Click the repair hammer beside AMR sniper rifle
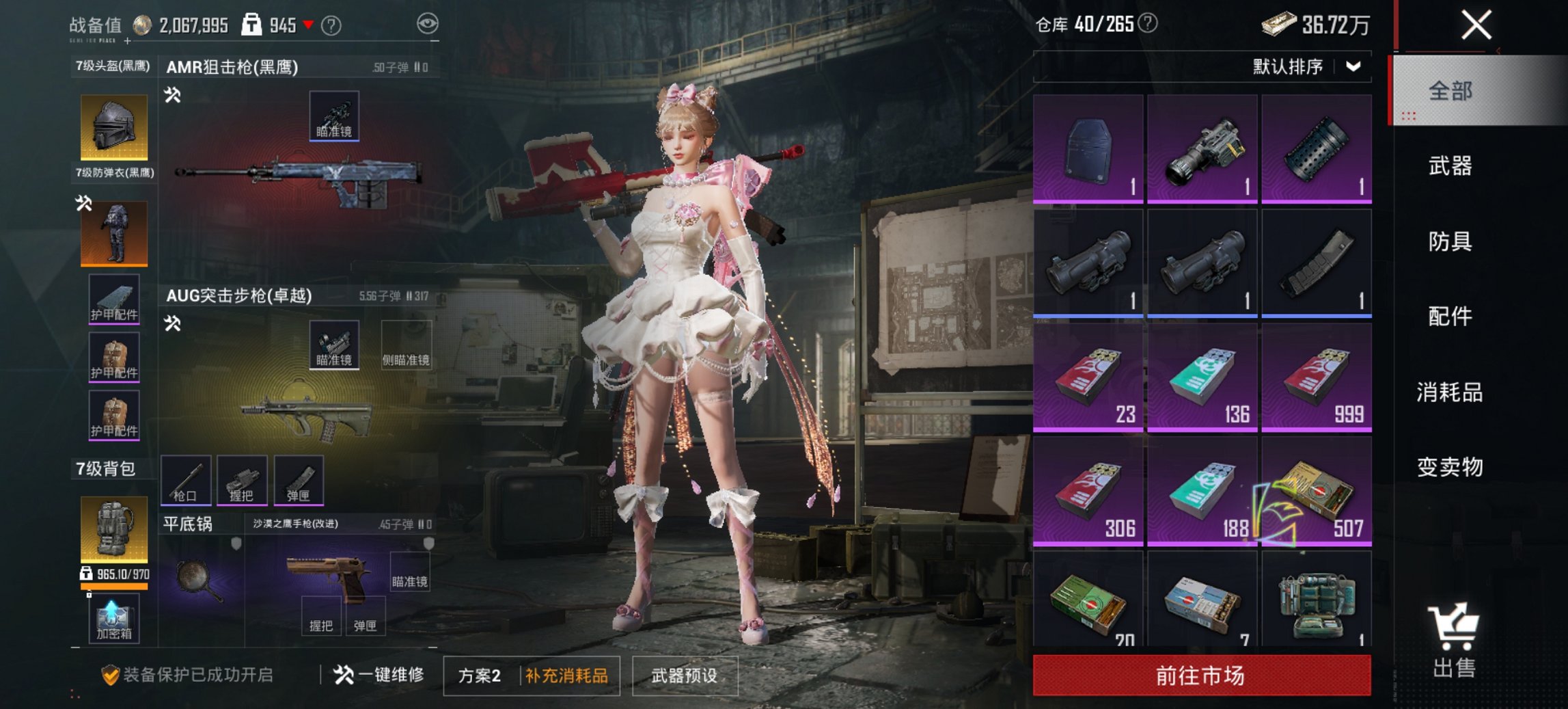Screen dimensions: 1568x709 tap(172, 96)
